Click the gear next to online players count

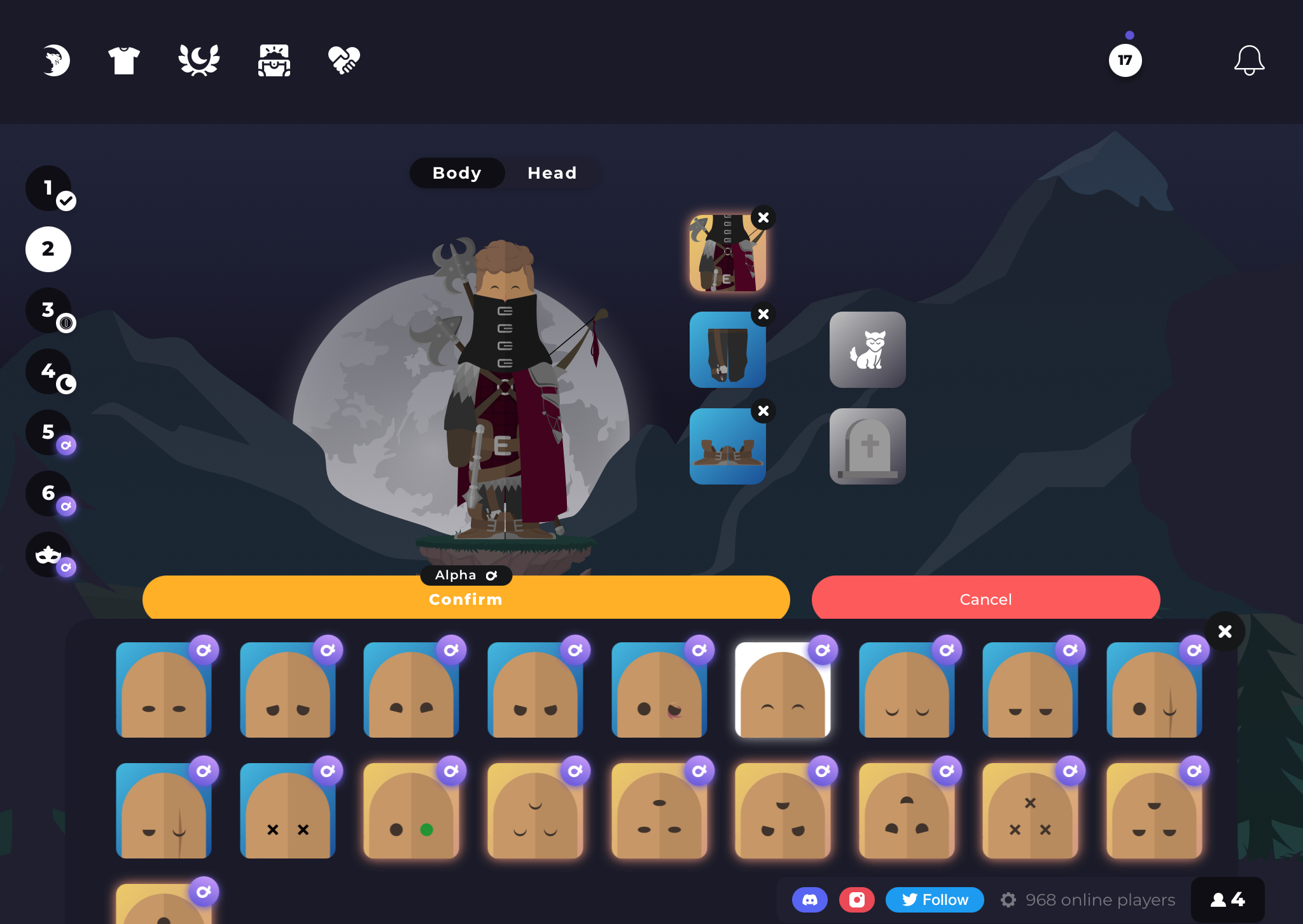[1009, 899]
